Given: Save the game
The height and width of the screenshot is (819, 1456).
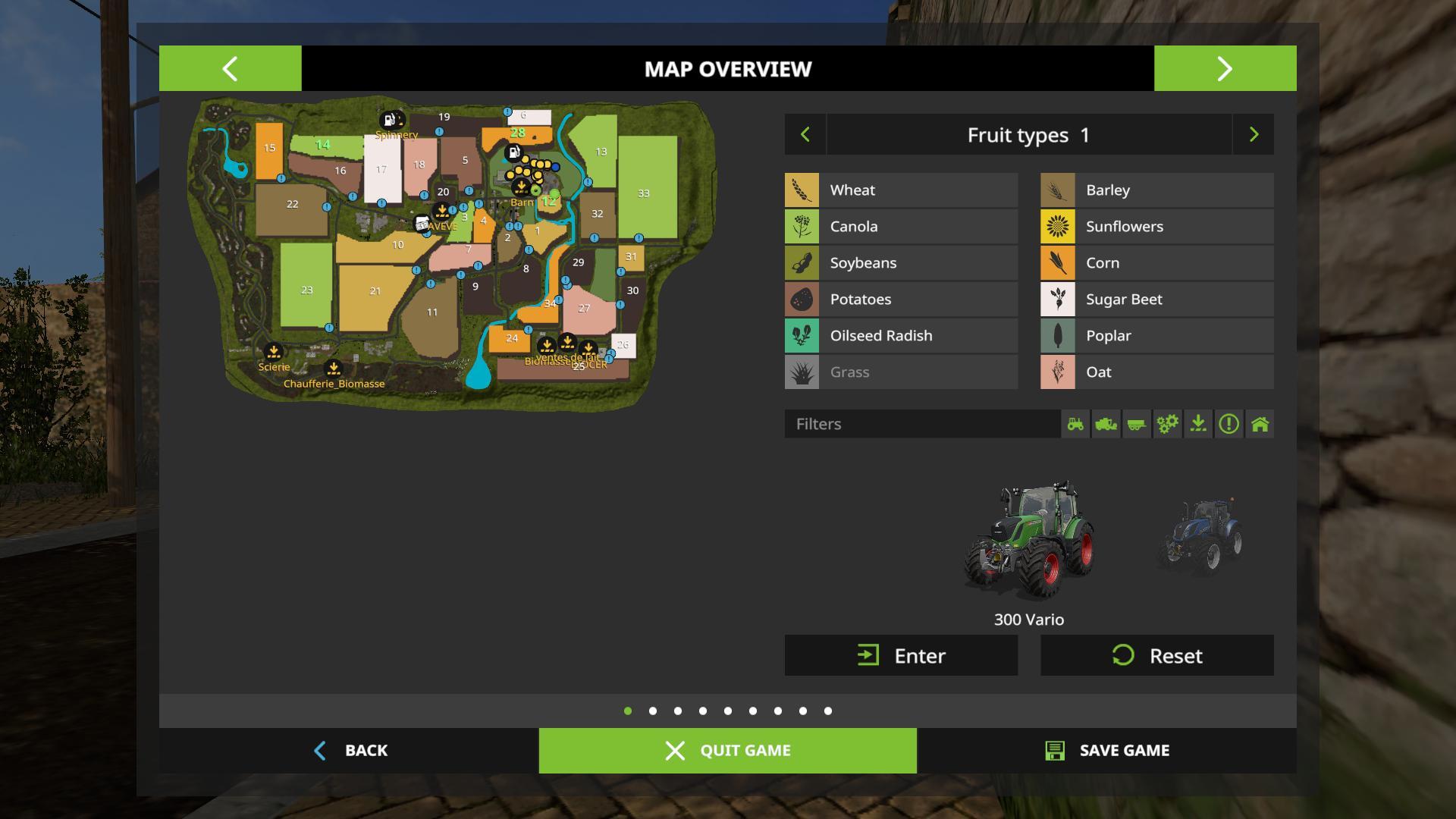Looking at the screenshot, I should [x=1106, y=750].
